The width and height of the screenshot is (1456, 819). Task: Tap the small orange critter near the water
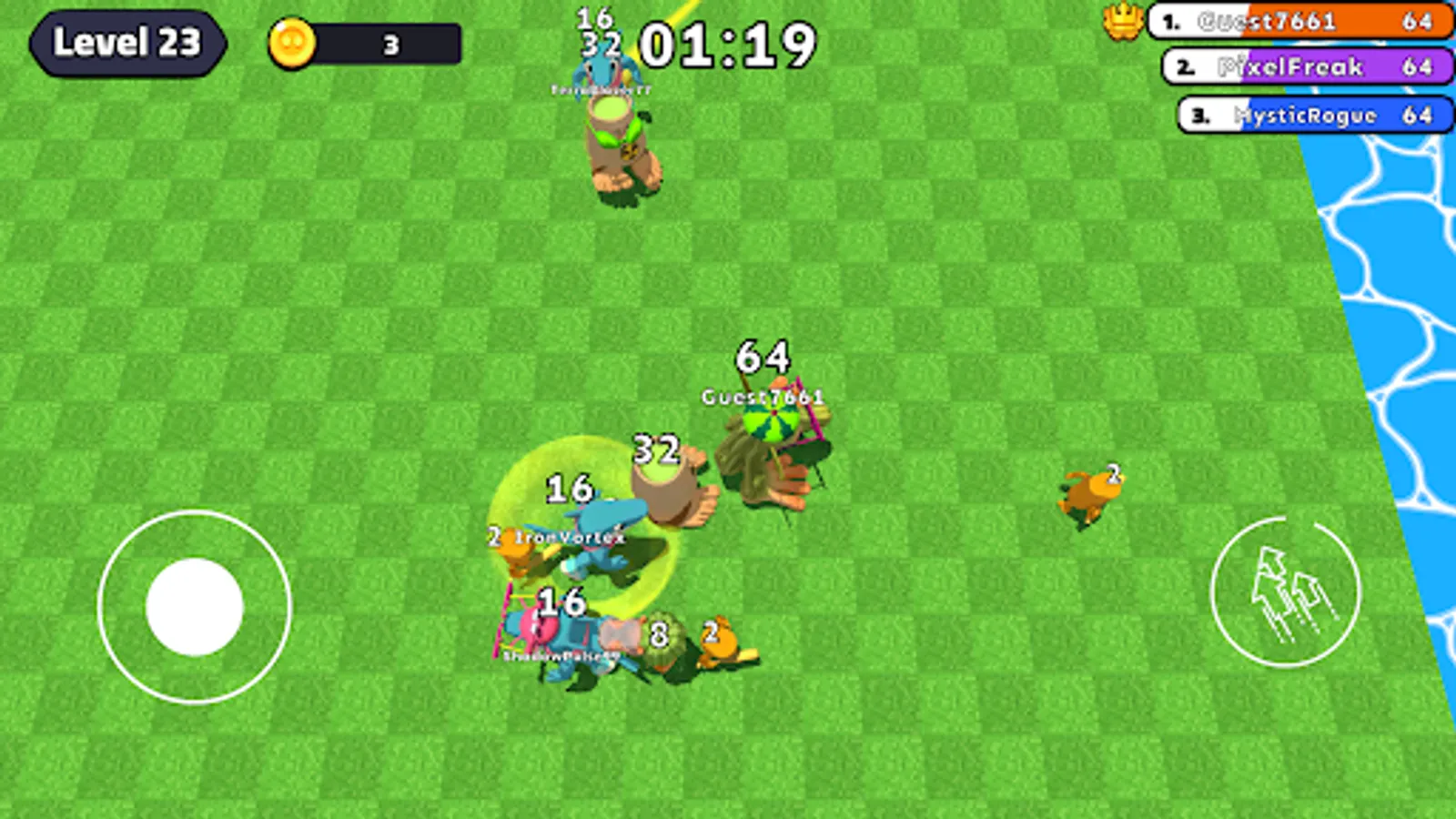(x=1089, y=496)
